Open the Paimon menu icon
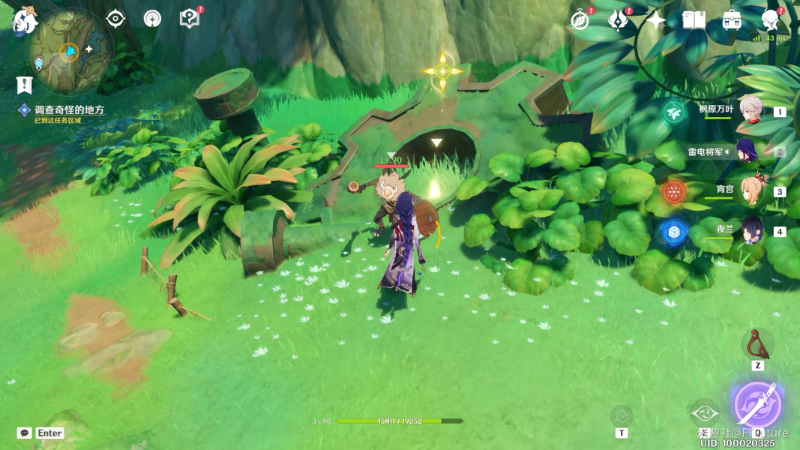The image size is (800, 450). [23, 19]
